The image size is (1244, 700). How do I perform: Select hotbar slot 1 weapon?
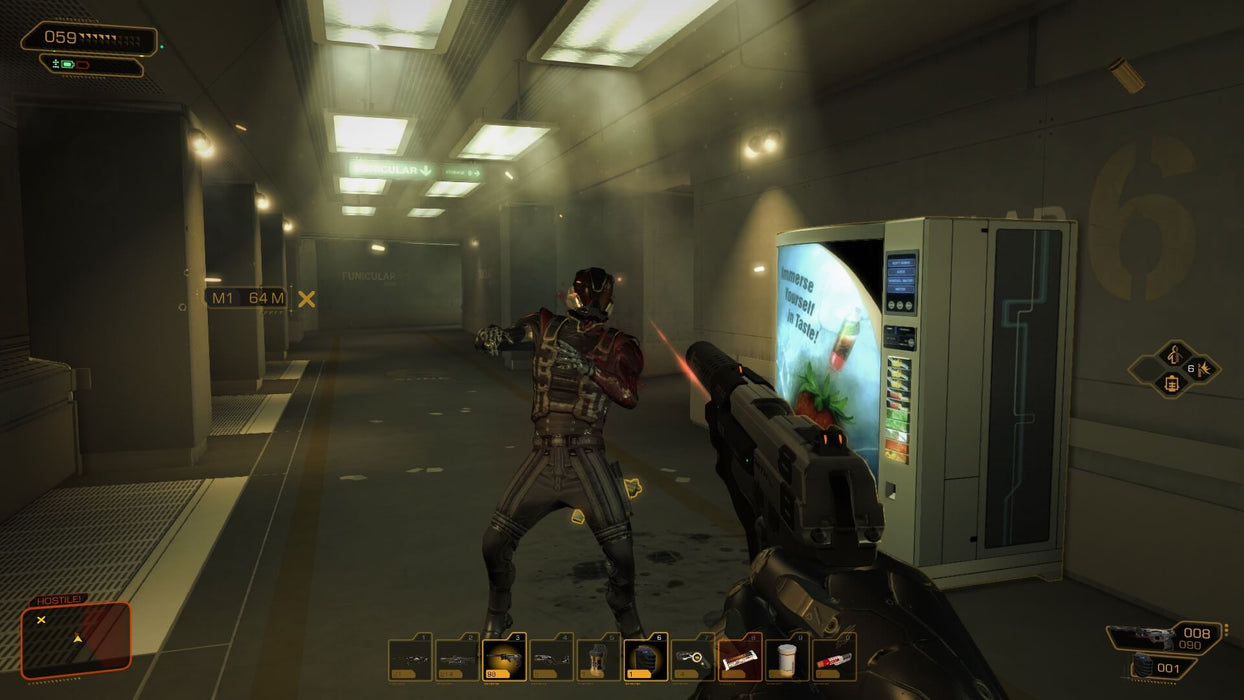click(x=410, y=658)
